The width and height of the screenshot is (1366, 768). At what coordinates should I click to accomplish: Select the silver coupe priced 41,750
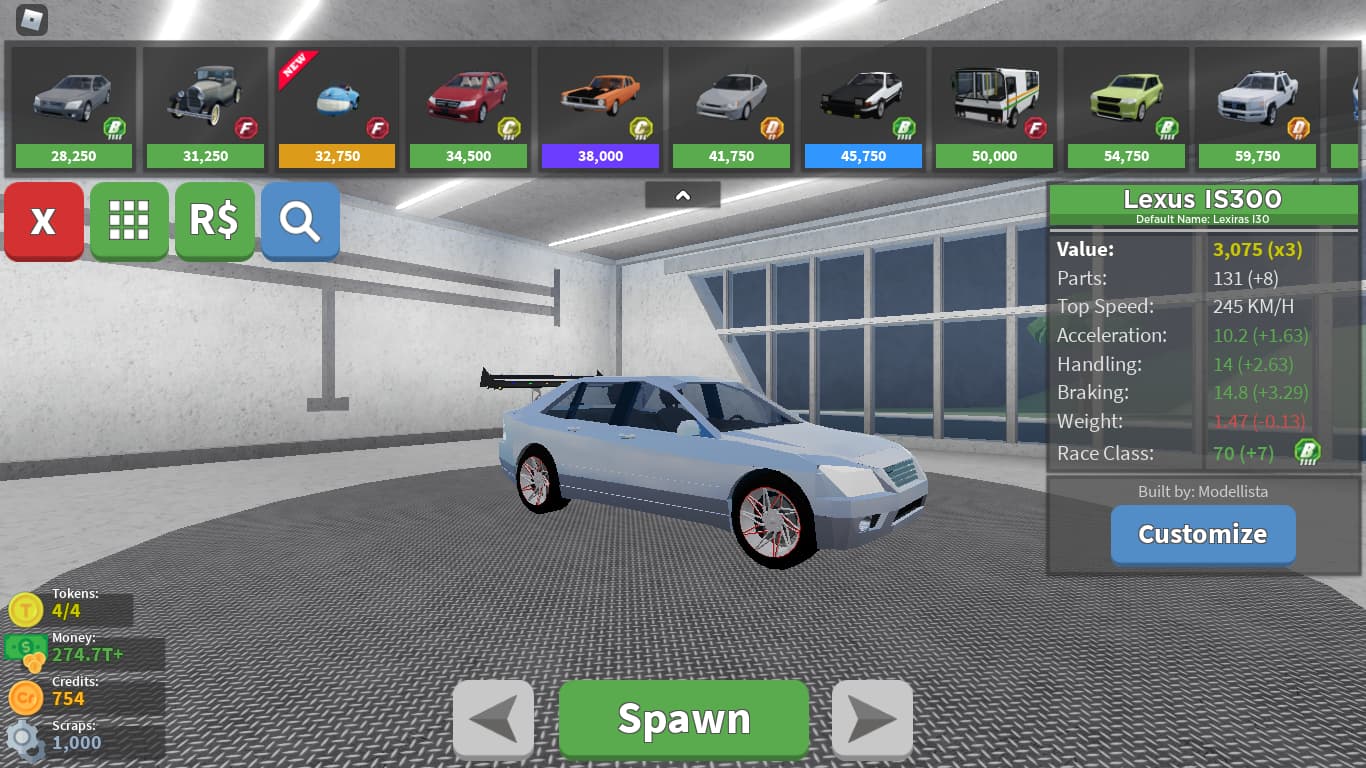731,107
